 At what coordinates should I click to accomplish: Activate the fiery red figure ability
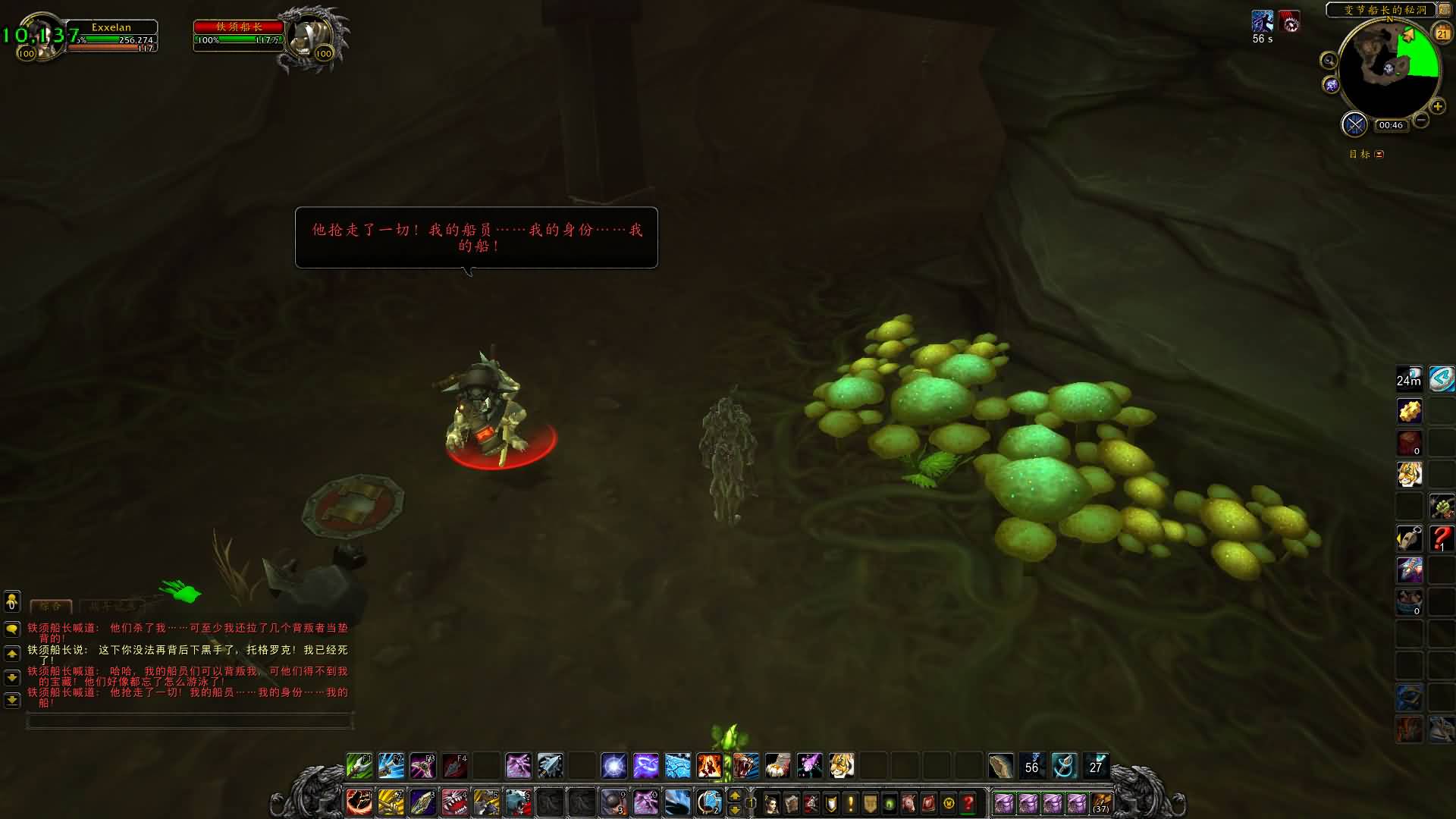[709, 766]
